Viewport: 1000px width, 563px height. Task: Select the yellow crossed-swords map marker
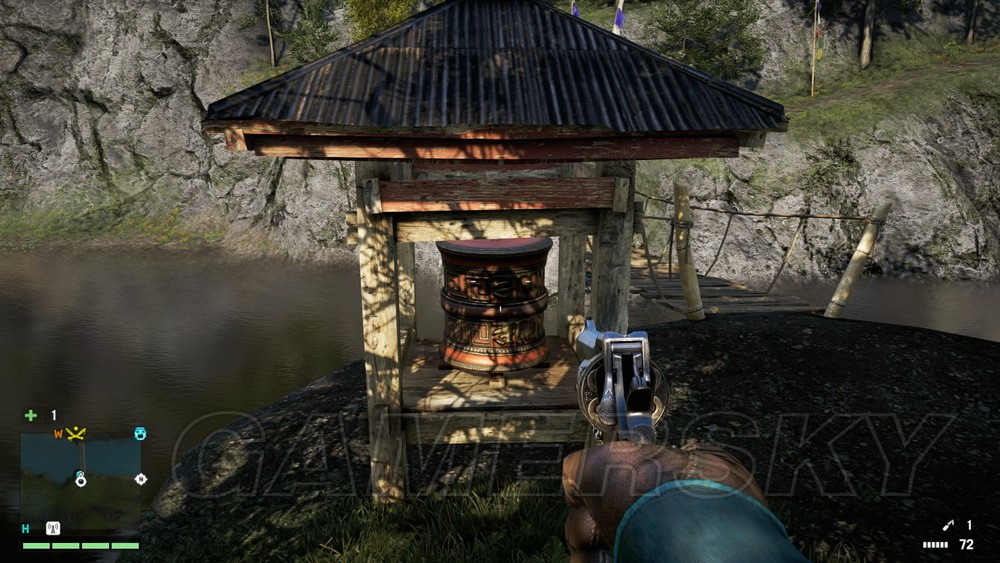click(x=75, y=433)
